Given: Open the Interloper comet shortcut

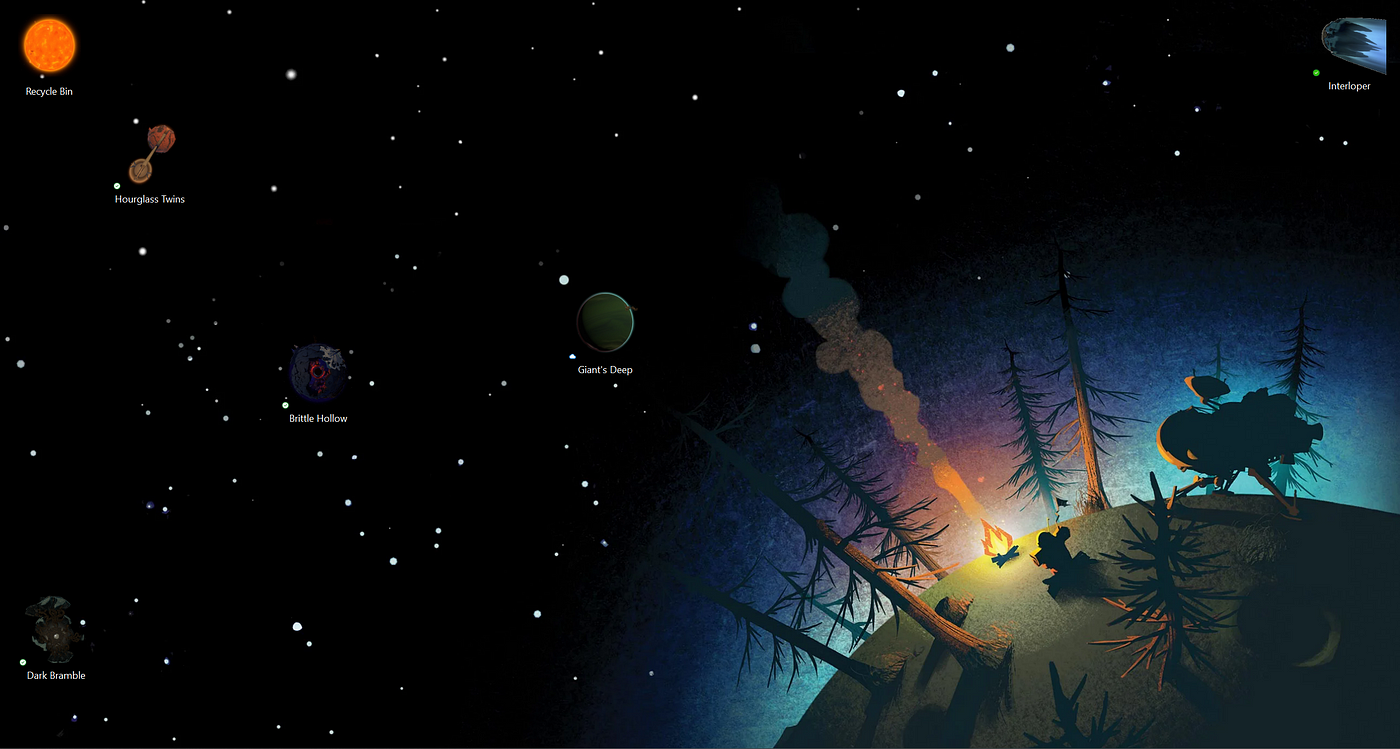Looking at the screenshot, I should point(1351,46).
